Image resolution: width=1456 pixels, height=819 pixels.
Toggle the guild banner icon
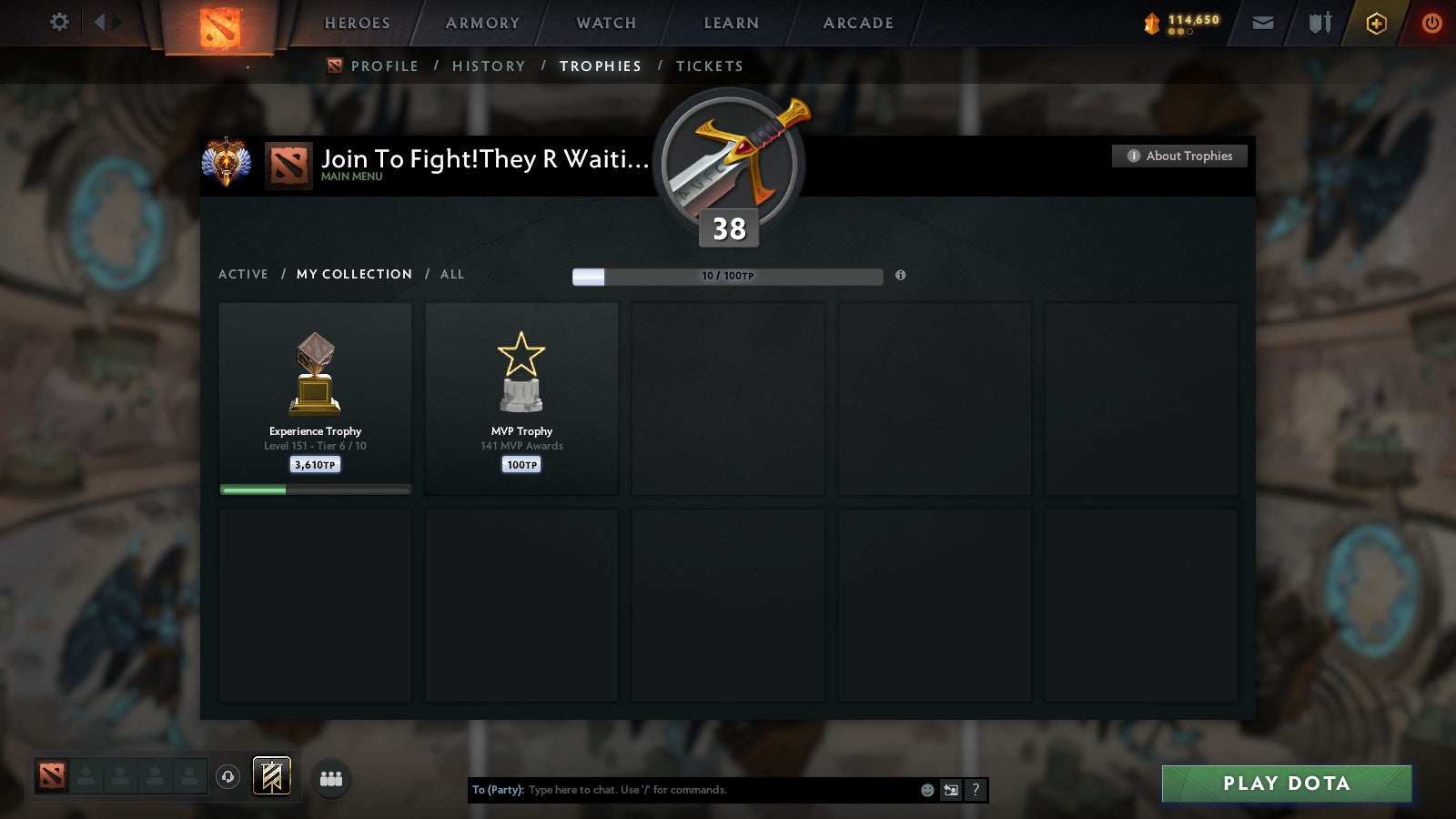(x=270, y=775)
